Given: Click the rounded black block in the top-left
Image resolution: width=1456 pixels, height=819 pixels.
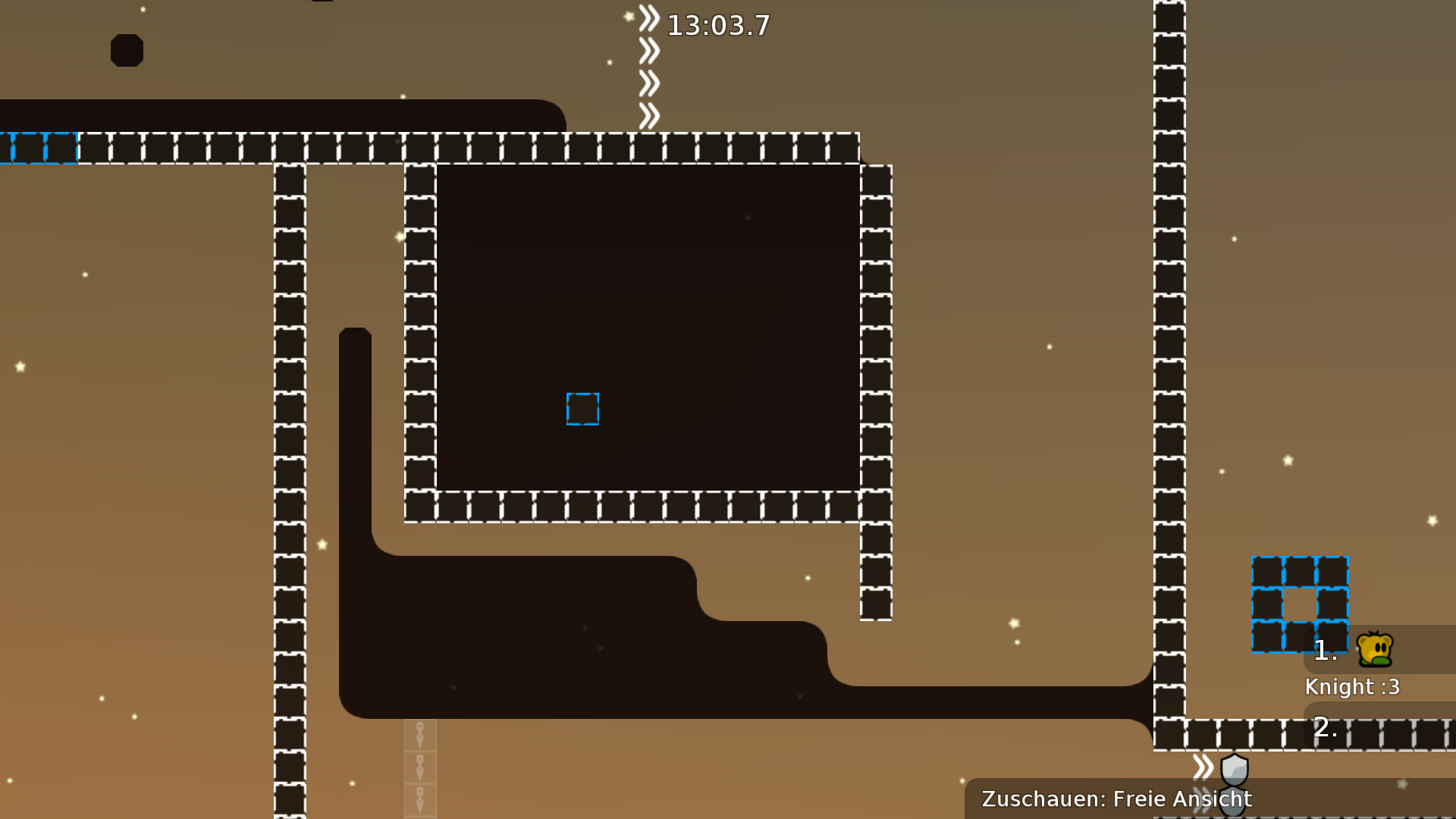Looking at the screenshot, I should click(127, 50).
